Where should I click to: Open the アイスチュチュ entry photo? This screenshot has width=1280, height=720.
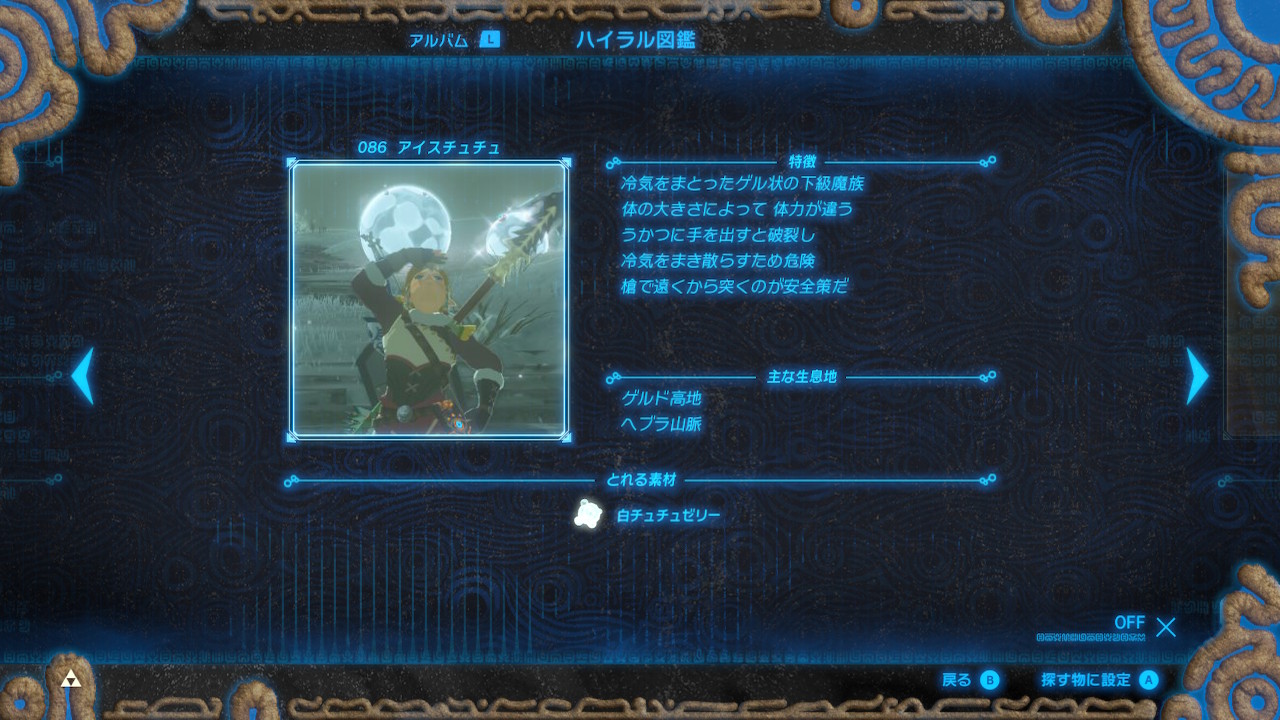click(430, 300)
